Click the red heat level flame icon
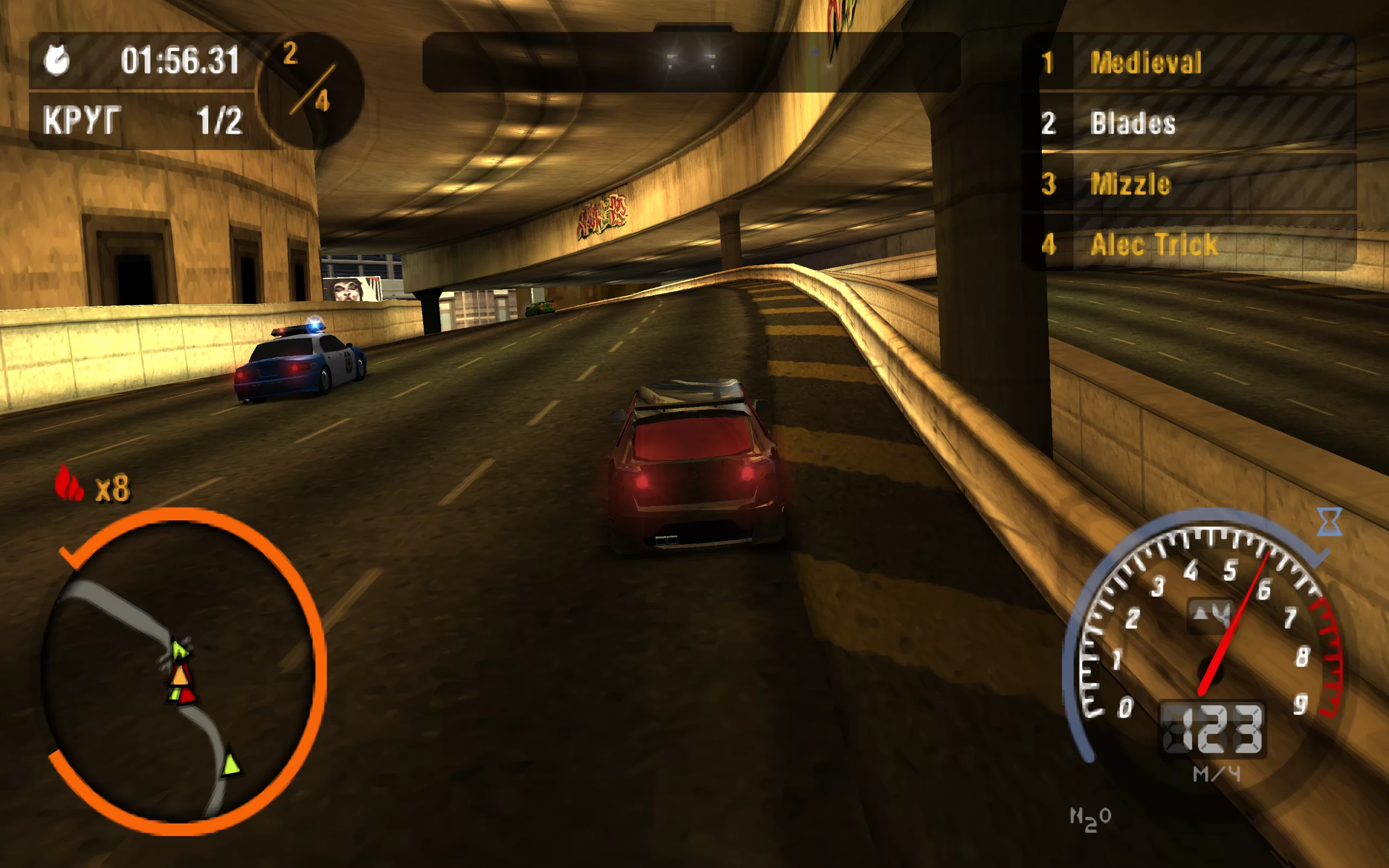Screen dimensions: 1389x868 [68, 483]
